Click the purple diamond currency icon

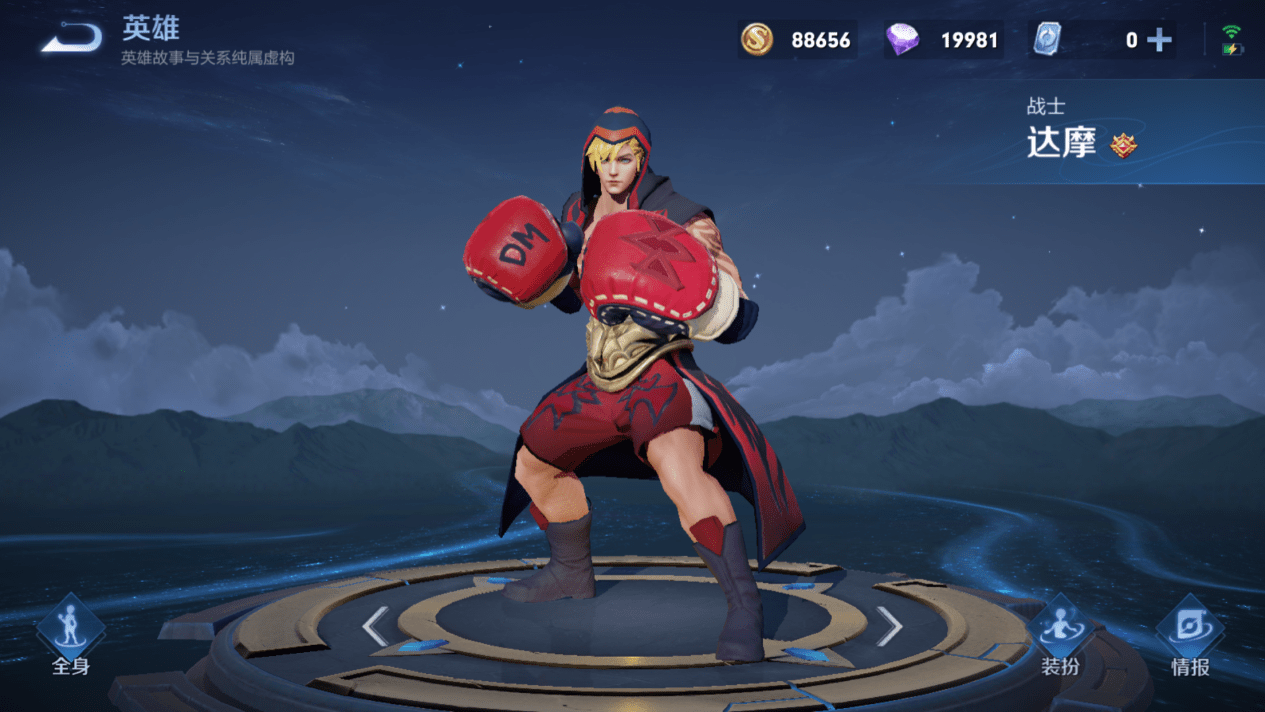click(903, 40)
